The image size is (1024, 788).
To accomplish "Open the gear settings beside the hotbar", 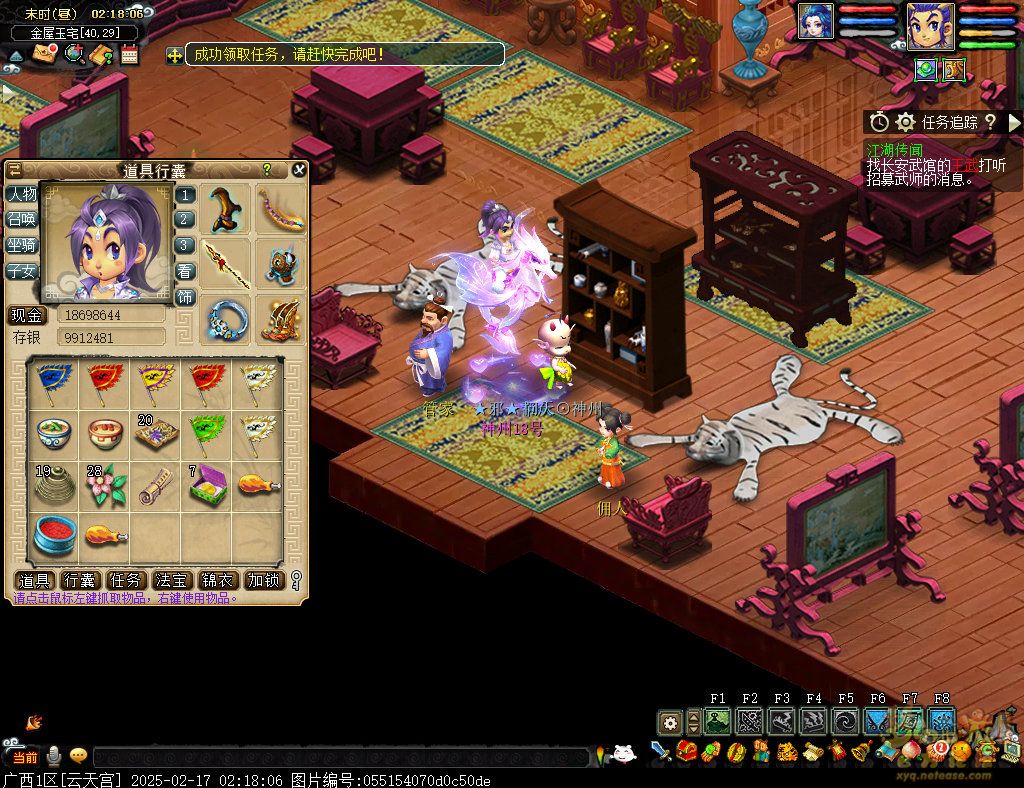I will click(669, 721).
